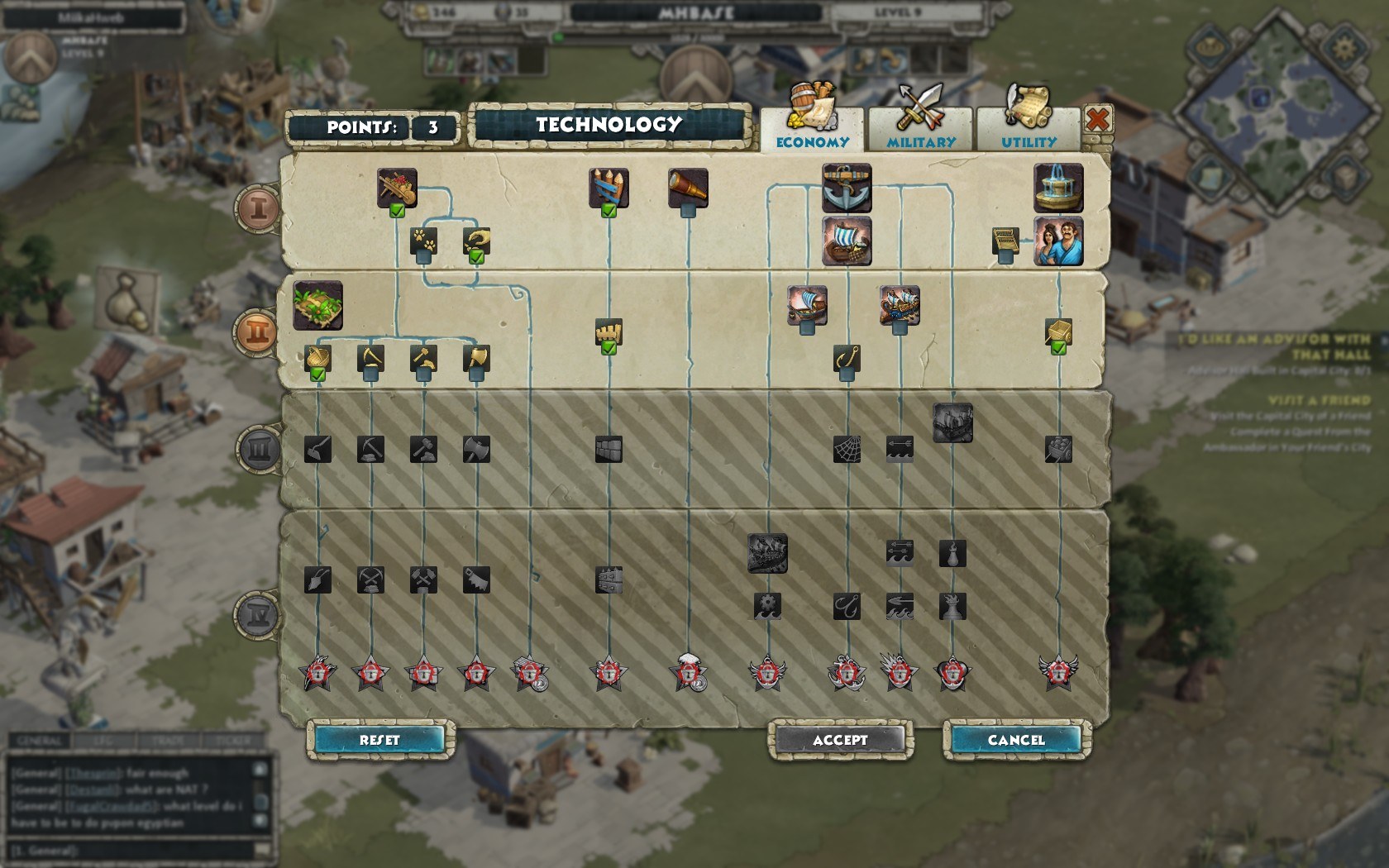Pick the fountain technology icon
The width and height of the screenshot is (1389, 868).
[x=1058, y=187]
